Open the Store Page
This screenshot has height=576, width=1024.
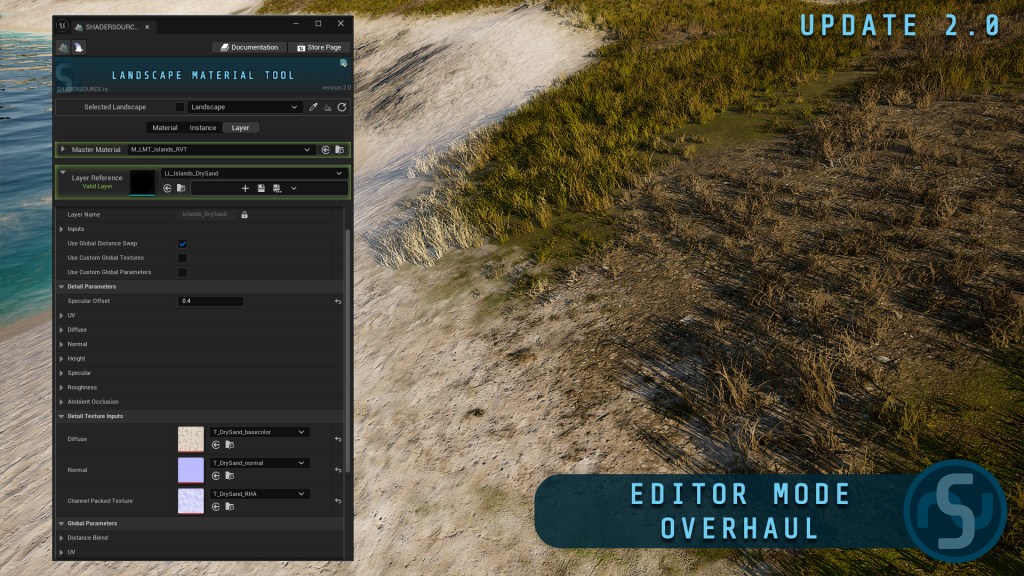318,47
